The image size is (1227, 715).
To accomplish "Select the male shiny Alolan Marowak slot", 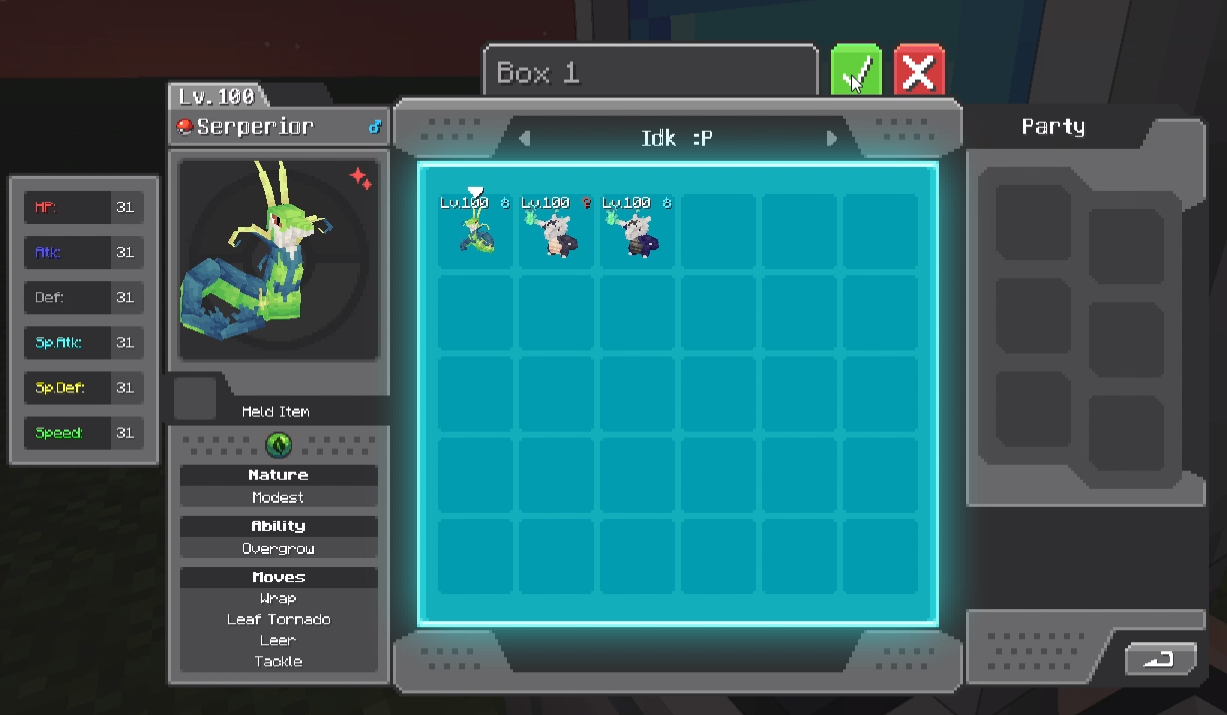I will [637, 231].
